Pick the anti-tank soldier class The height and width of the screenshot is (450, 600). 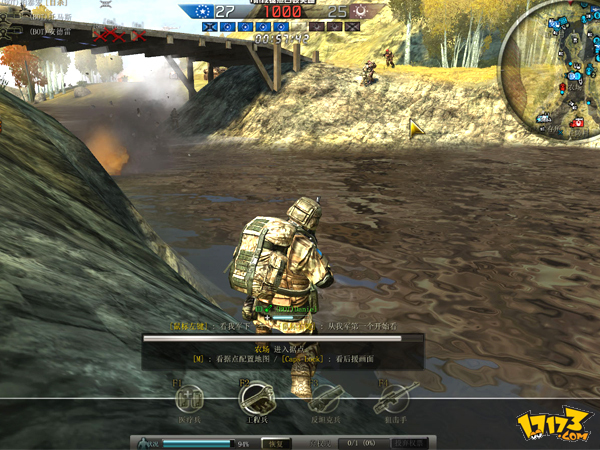324,400
